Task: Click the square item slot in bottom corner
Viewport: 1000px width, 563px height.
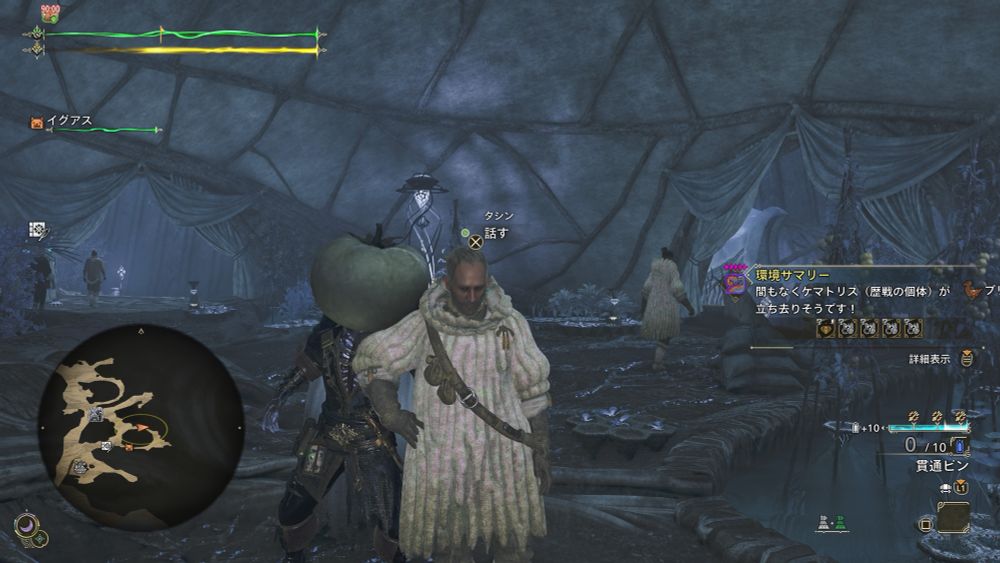Action: [952, 516]
